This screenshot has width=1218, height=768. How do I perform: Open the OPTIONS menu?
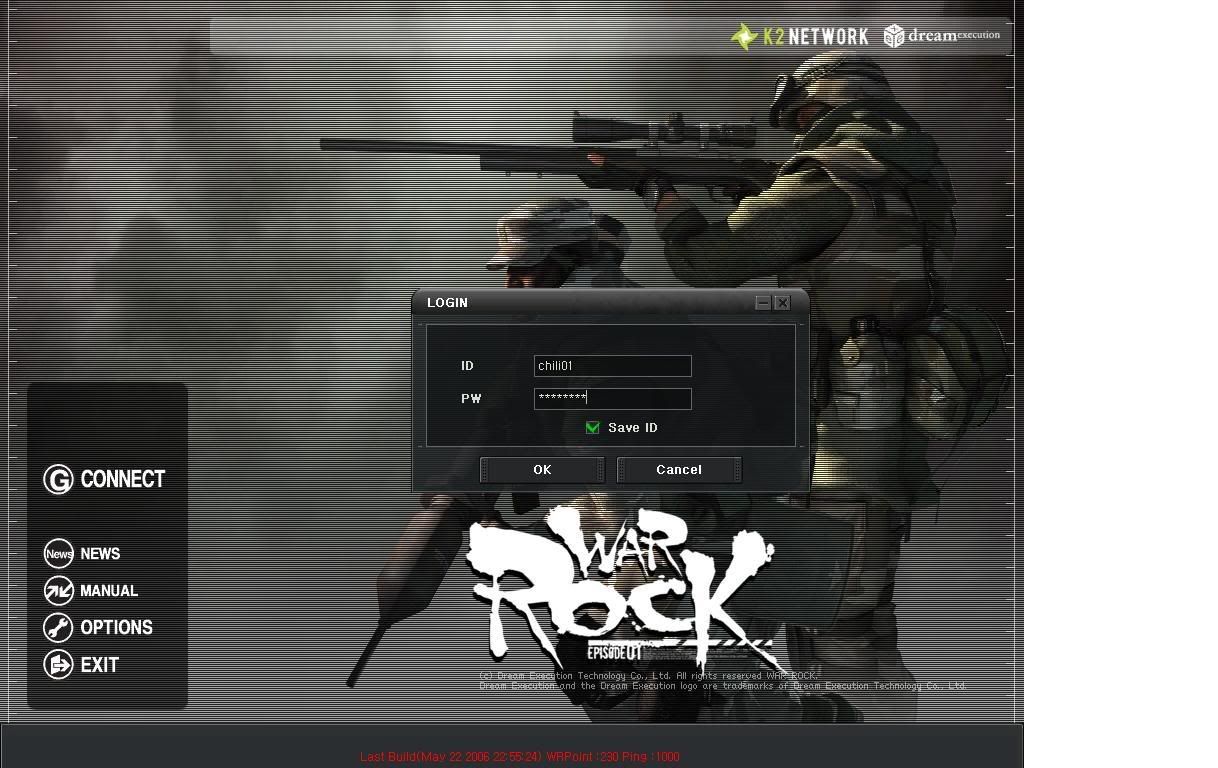click(x=99, y=628)
